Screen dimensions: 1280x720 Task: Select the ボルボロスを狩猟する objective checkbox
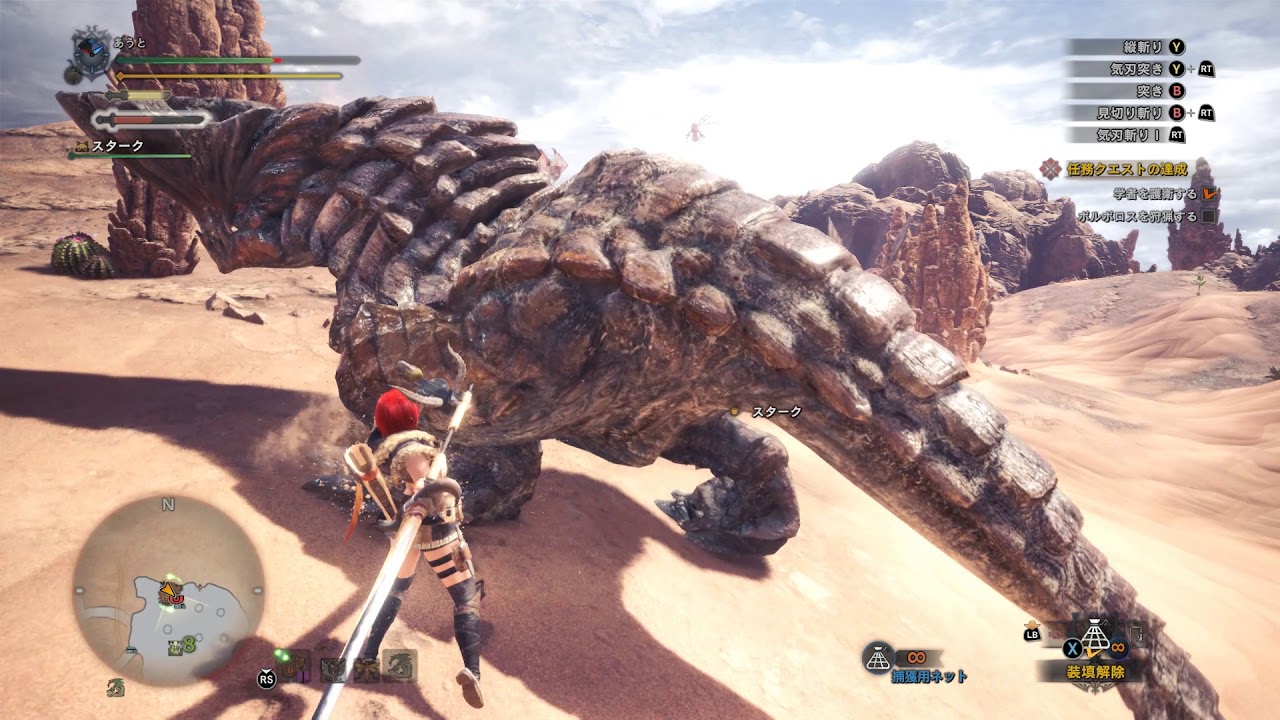click(x=1209, y=215)
